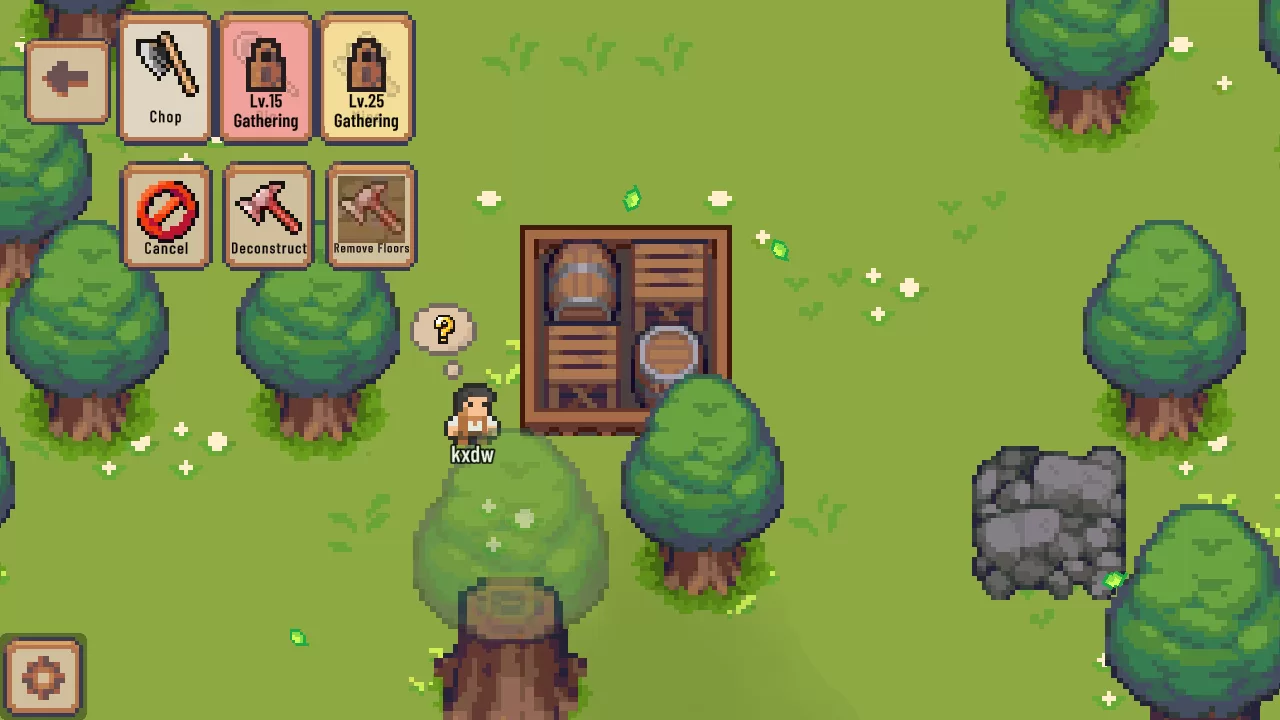Click the locked Lv.25 Gathering tool

366,79
